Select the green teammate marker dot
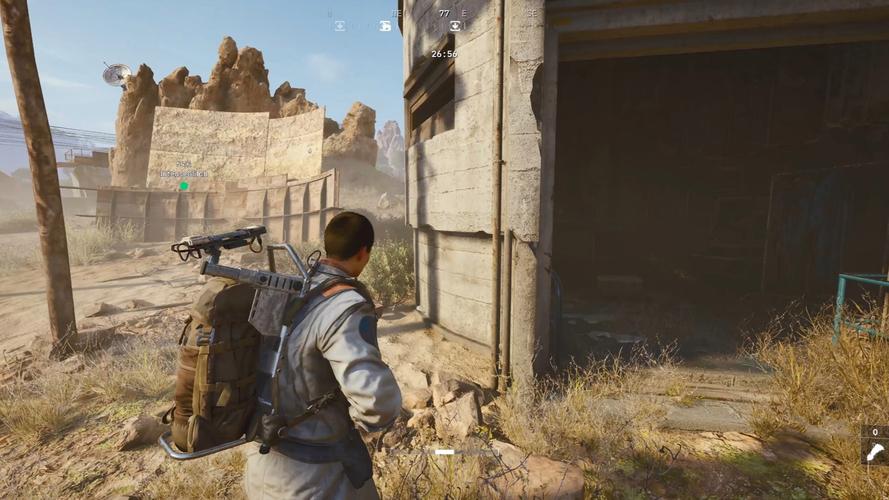889x500 pixels. pyautogui.click(x=184, y=185)
